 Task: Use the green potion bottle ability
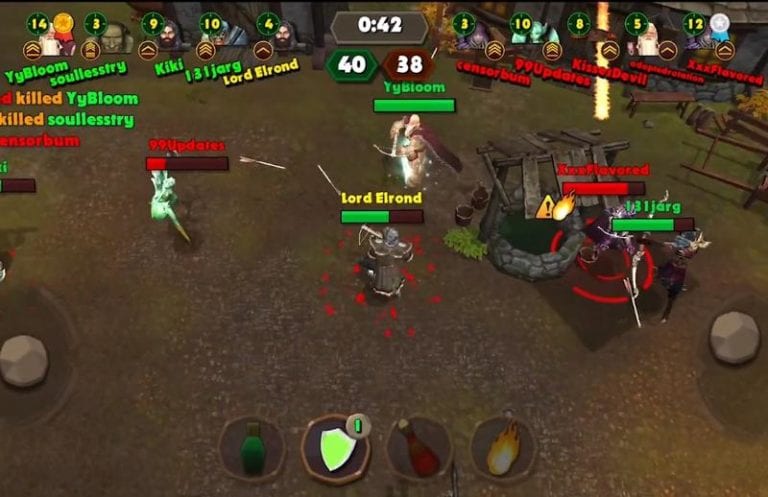(x=252, y=448)
